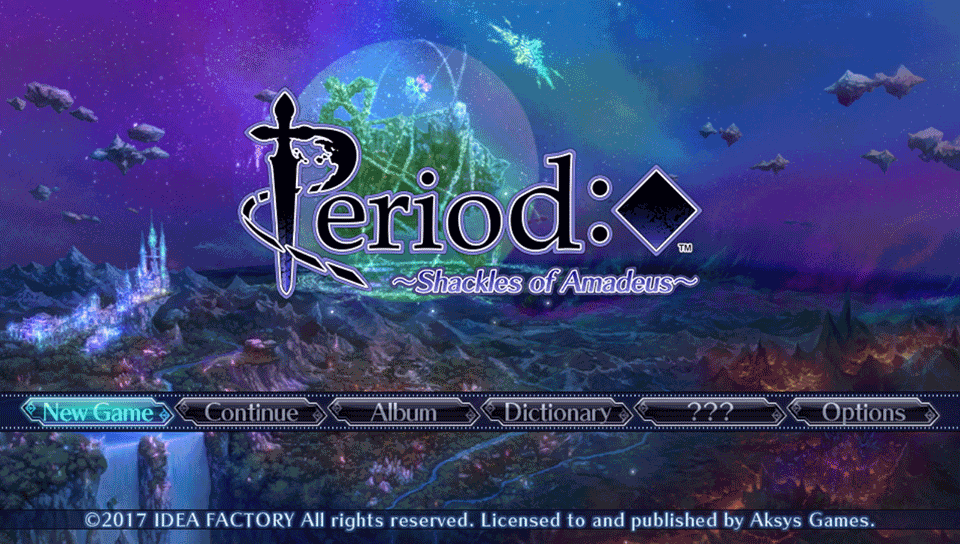Open the Album gallery

coord(404,412)
